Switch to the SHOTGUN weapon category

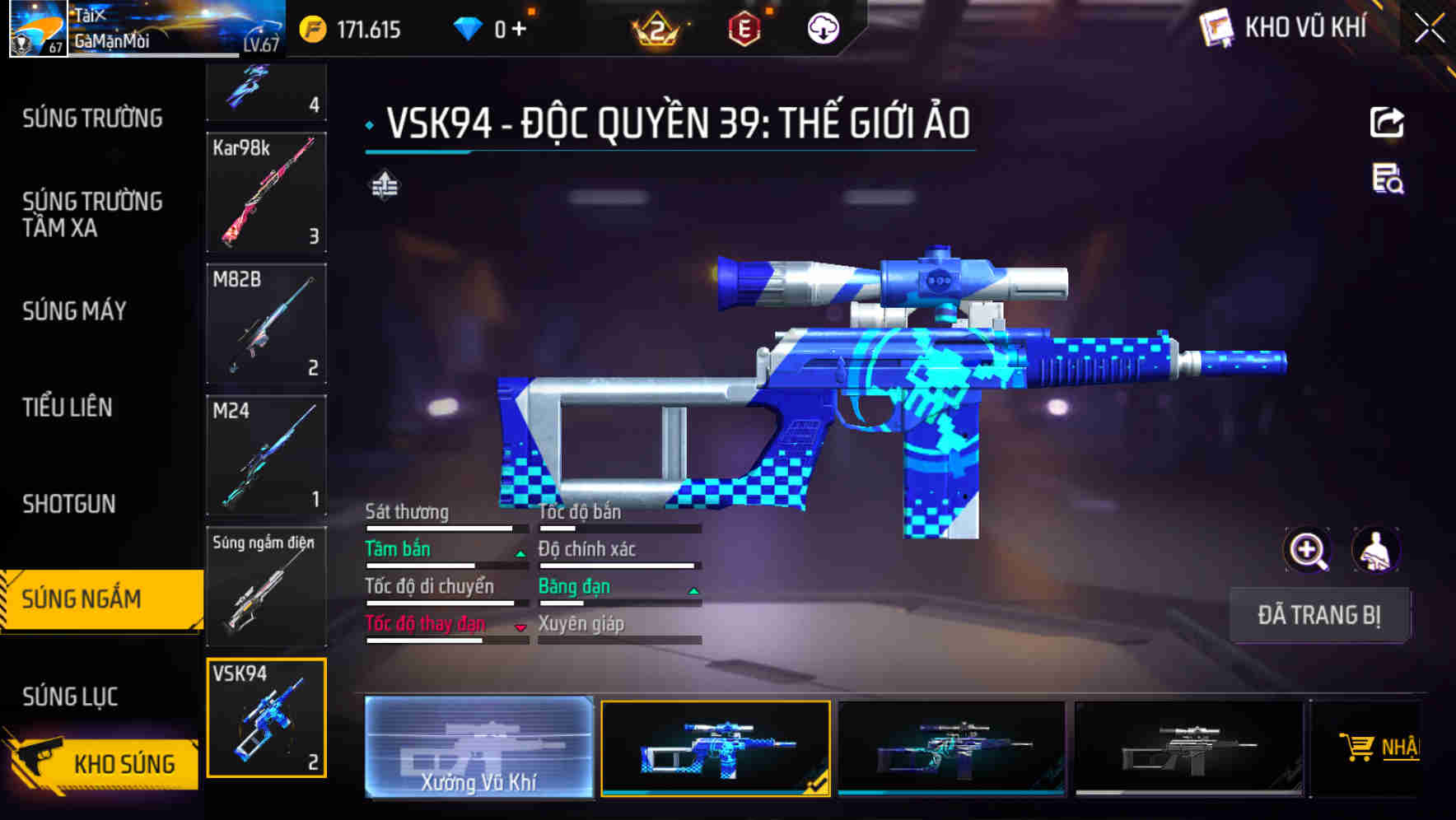pos(70,503)
